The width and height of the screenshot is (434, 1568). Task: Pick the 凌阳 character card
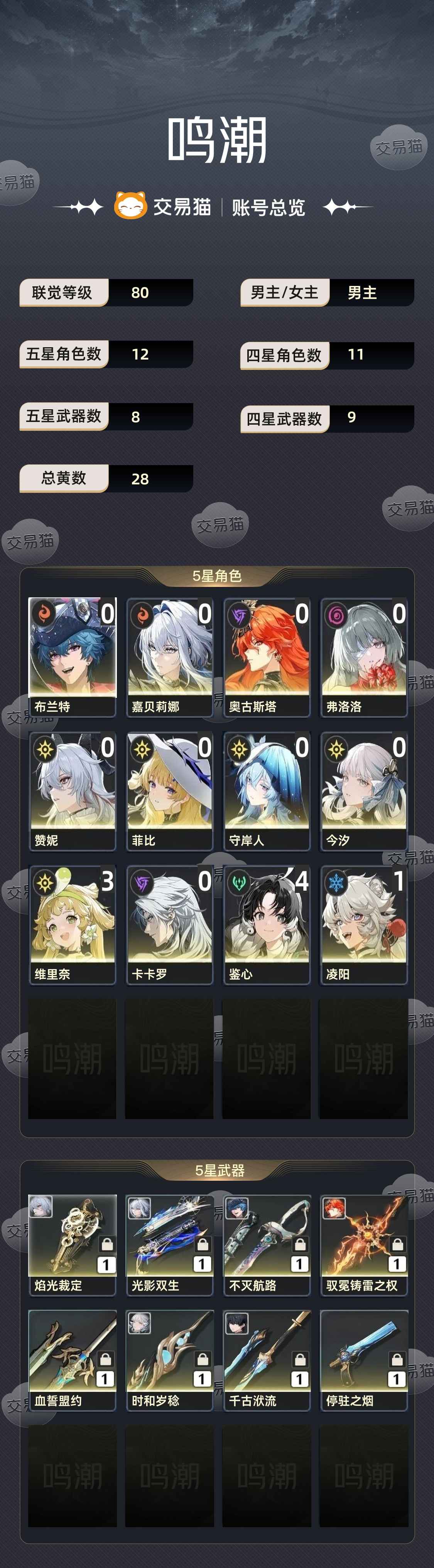[x=364, y=924]
